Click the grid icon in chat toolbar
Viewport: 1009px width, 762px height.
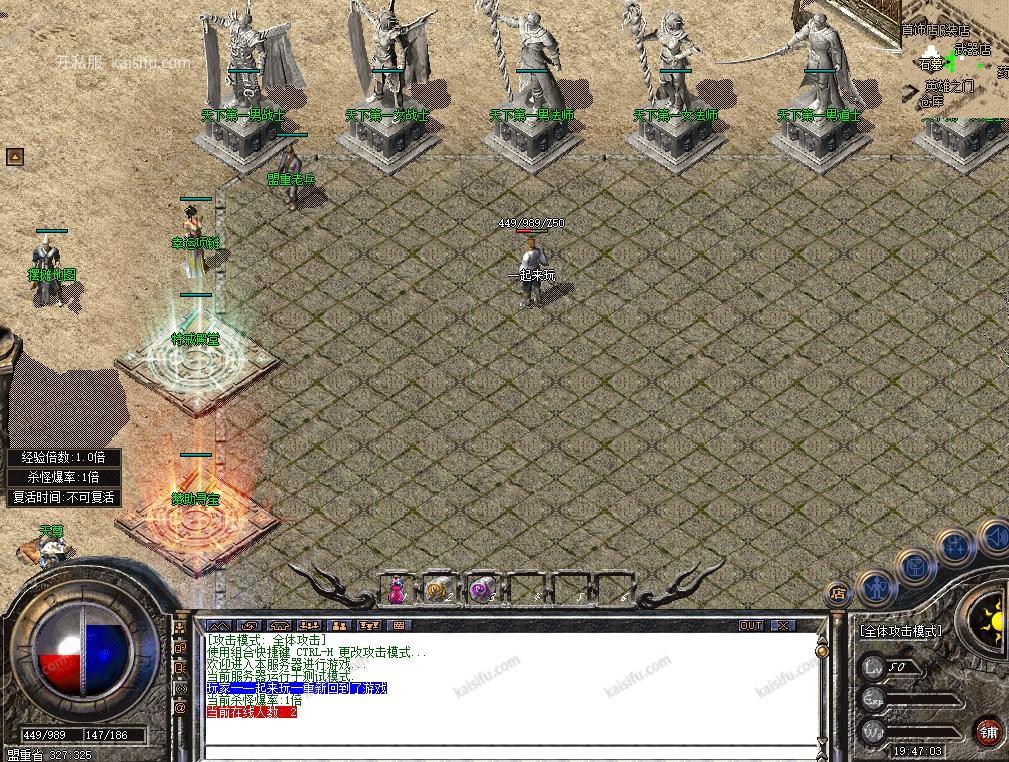pyautogui.click(x=399, y=626)
